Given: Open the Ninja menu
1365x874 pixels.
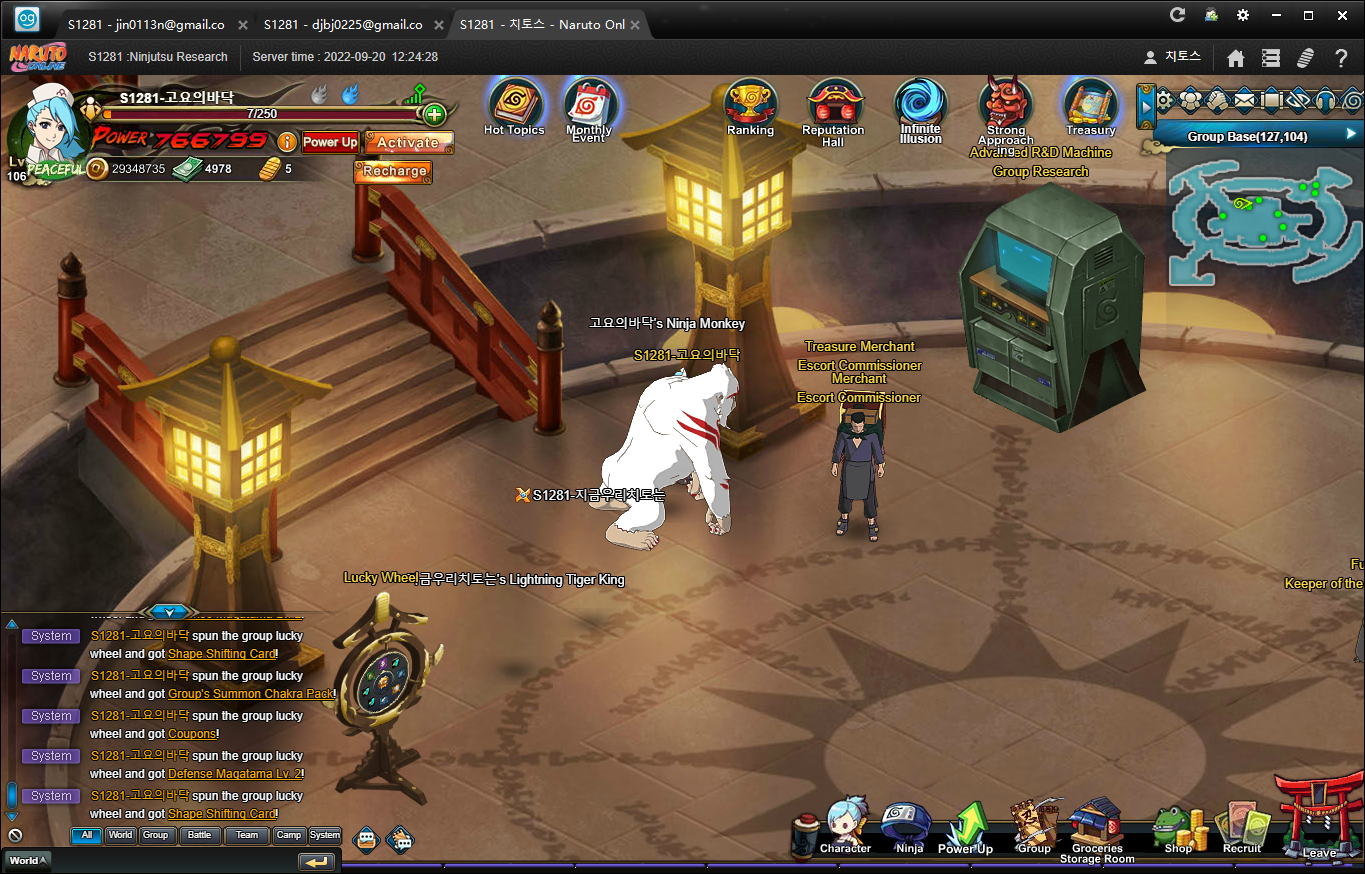Looking at the screenshot, I should [x=908, y=826].
